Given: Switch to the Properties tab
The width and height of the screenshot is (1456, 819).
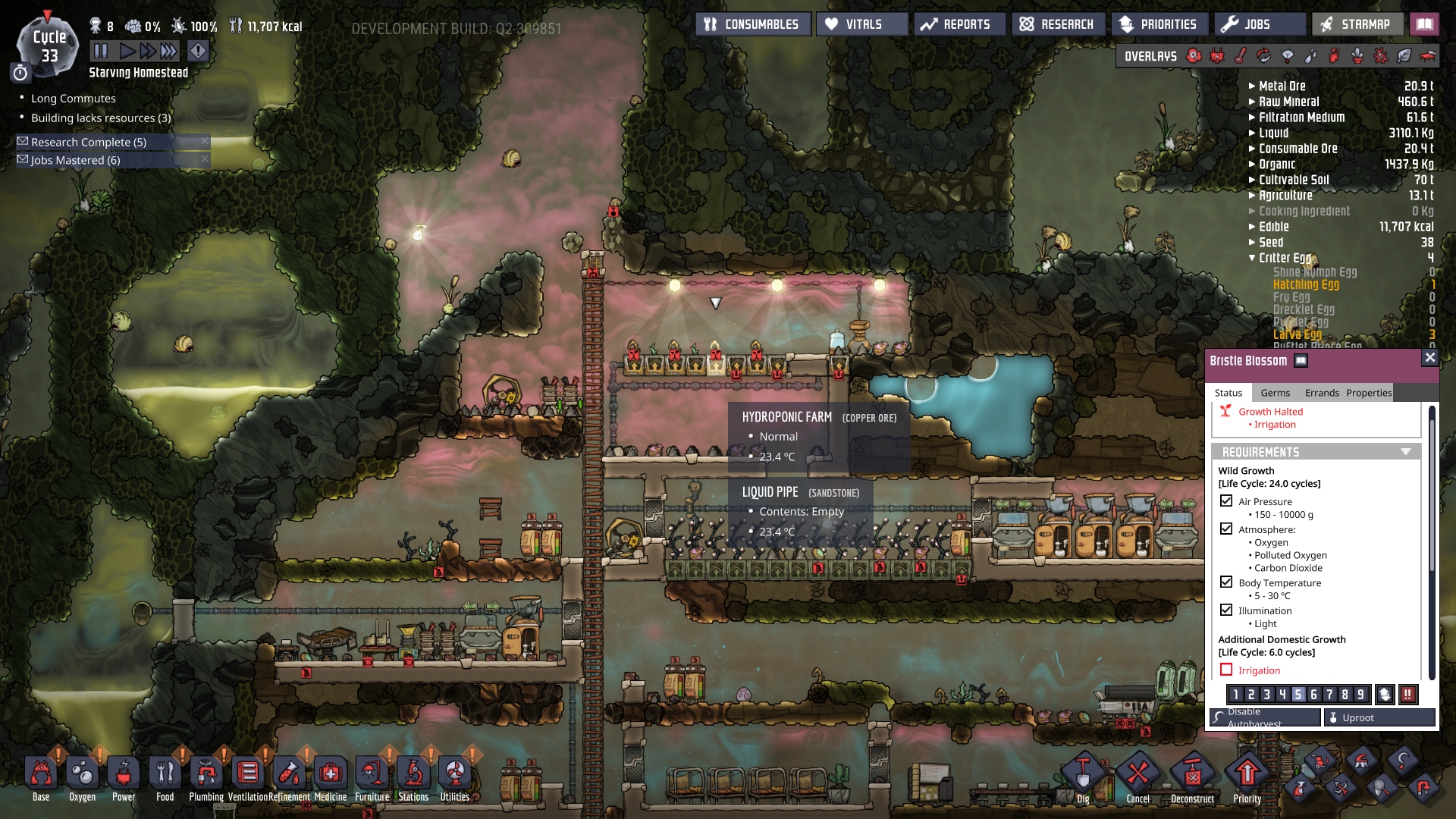Looking at the screenshot, I should (1369, 393).
